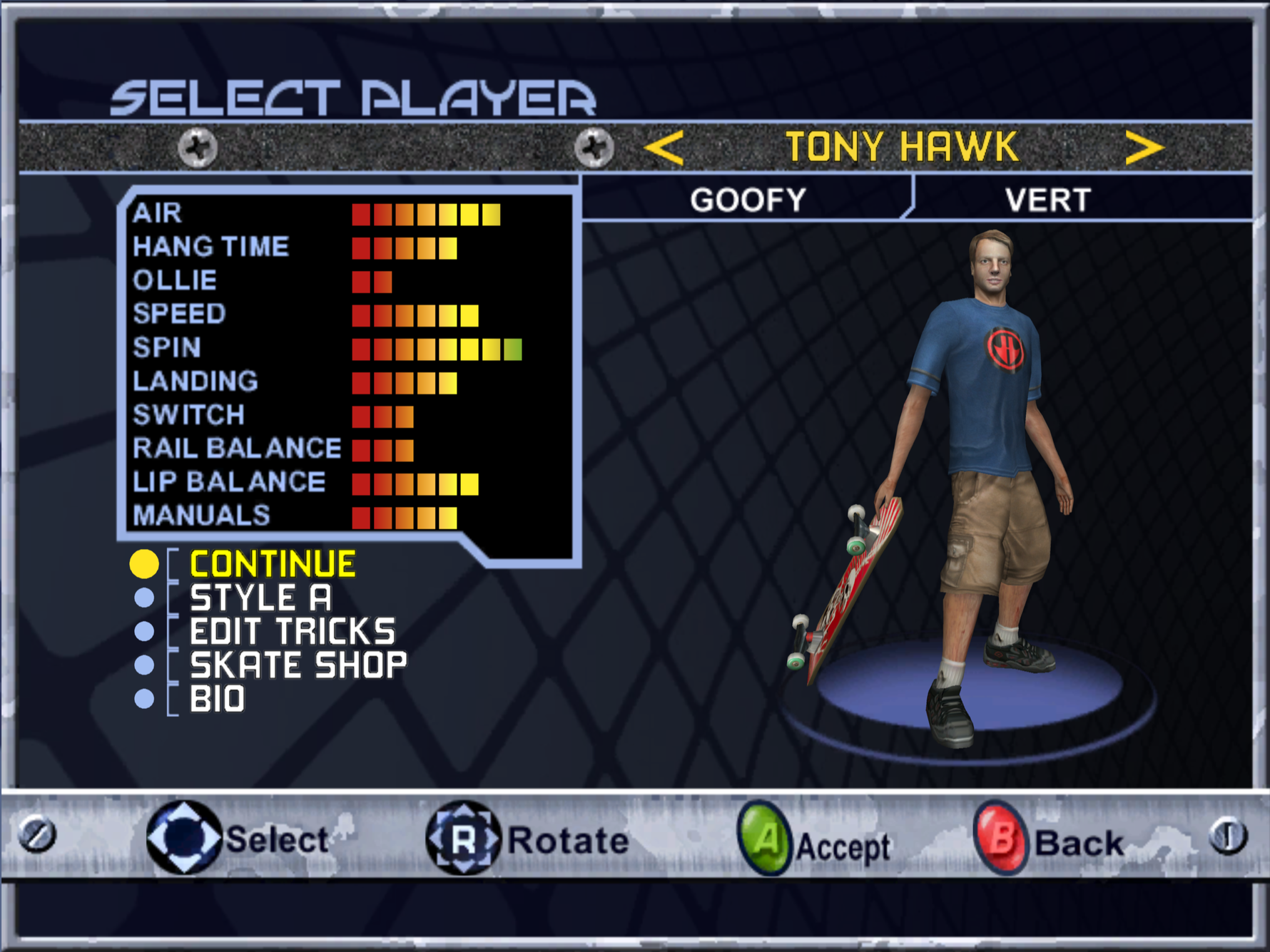The width and height of the screenshot is (1270, 952).
Task: Switch to next skater with right arrow
Action: [x=1144, y=148]
